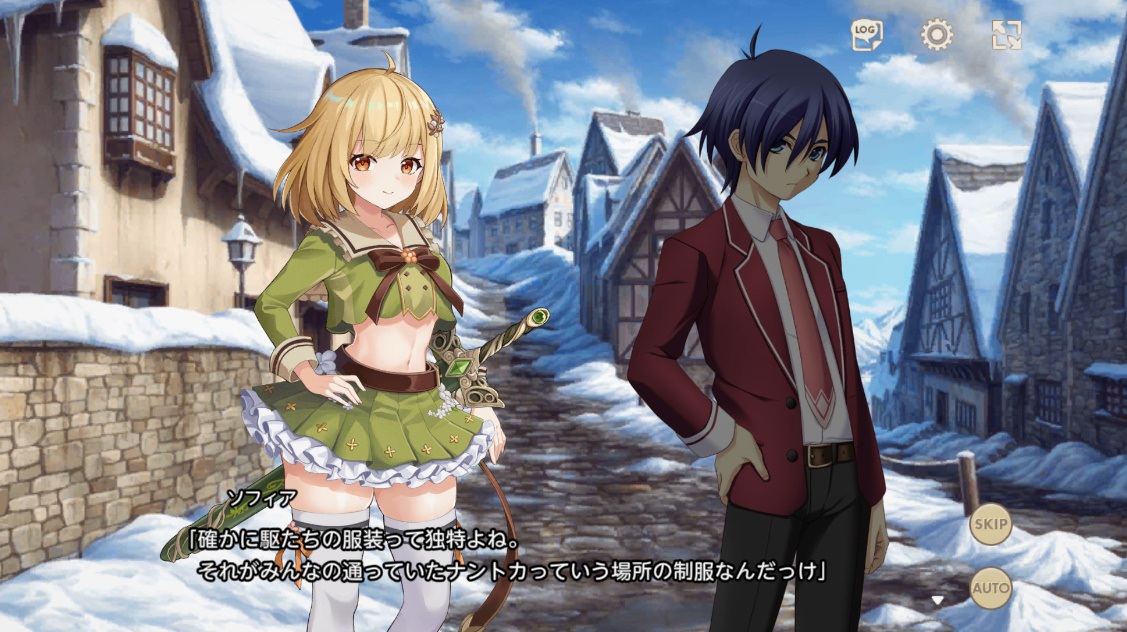Advance dialogue via the small arrow indicator
Viewport: 1127px width, 632px height.
tap(937, 600)
